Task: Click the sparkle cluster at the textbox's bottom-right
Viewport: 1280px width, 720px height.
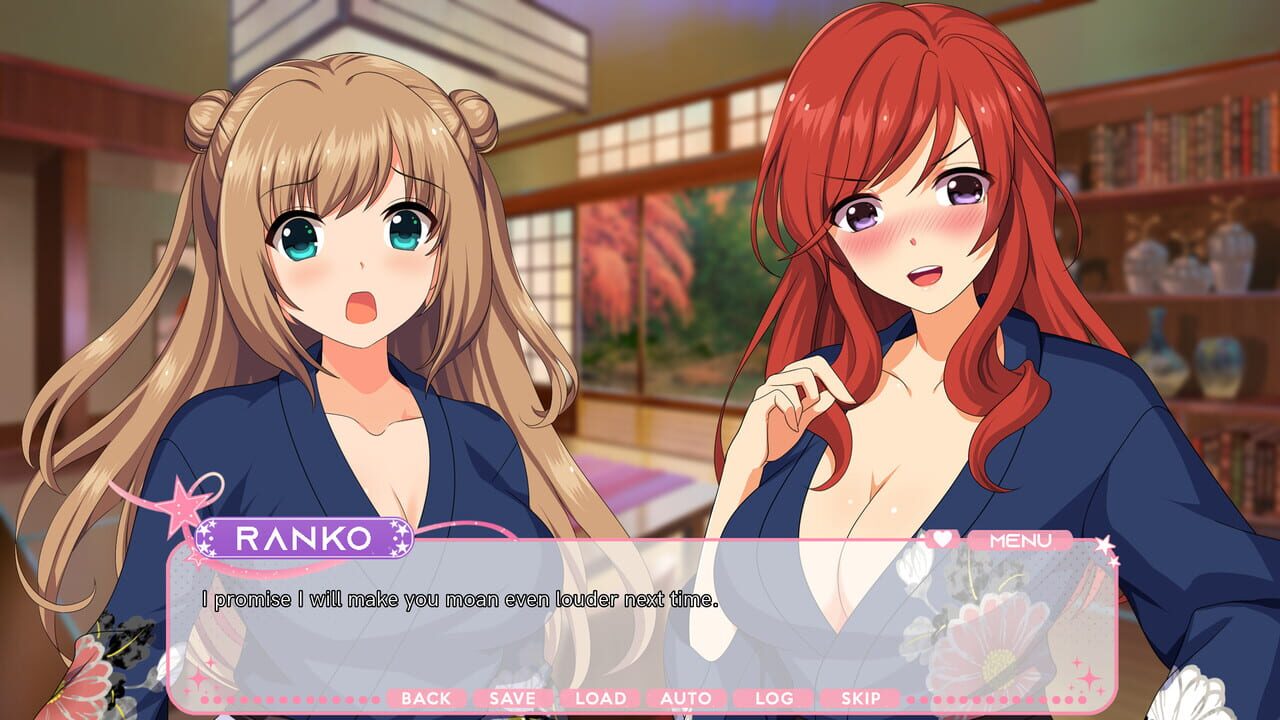Action: pyautogui.click(x=1087, y=678)
